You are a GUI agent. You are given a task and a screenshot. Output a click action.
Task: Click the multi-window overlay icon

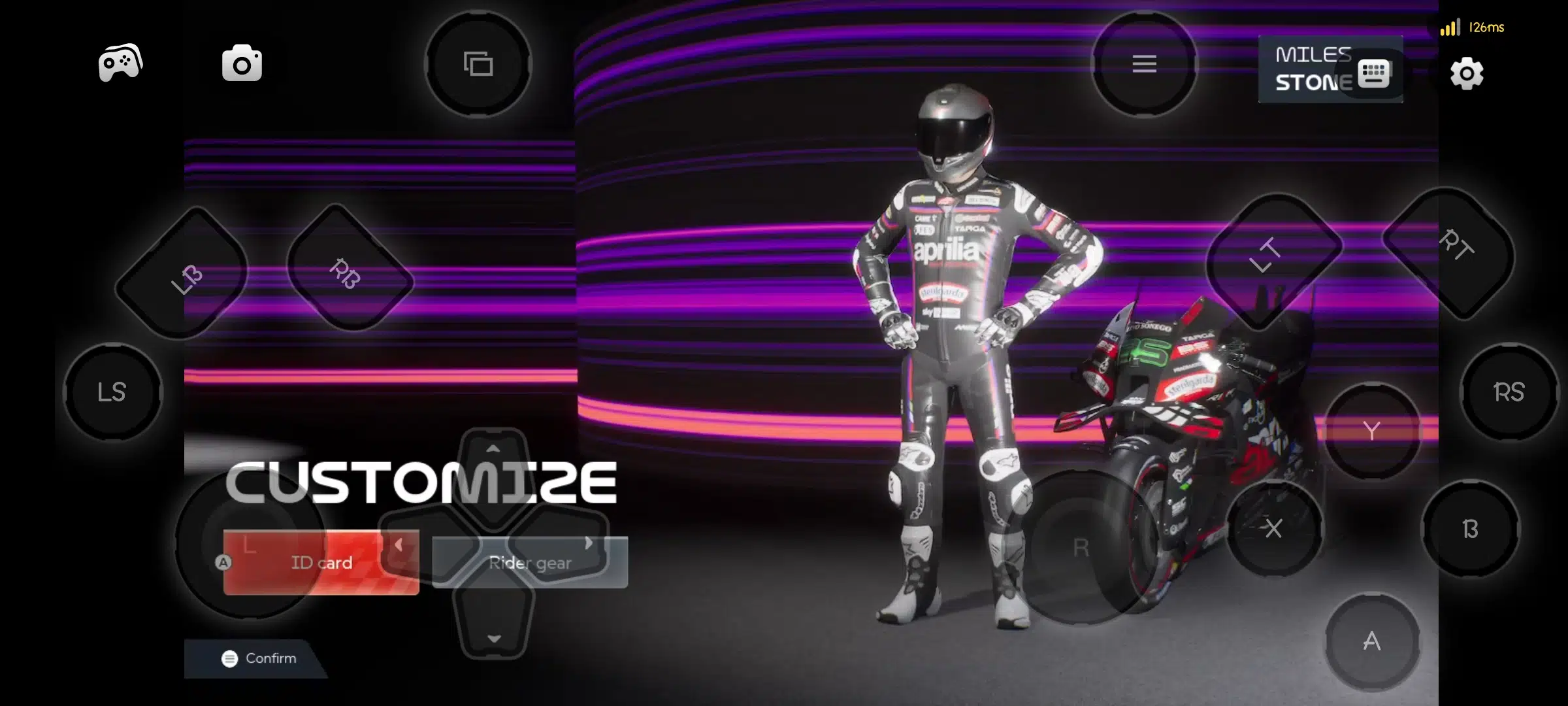click(479, 64)
